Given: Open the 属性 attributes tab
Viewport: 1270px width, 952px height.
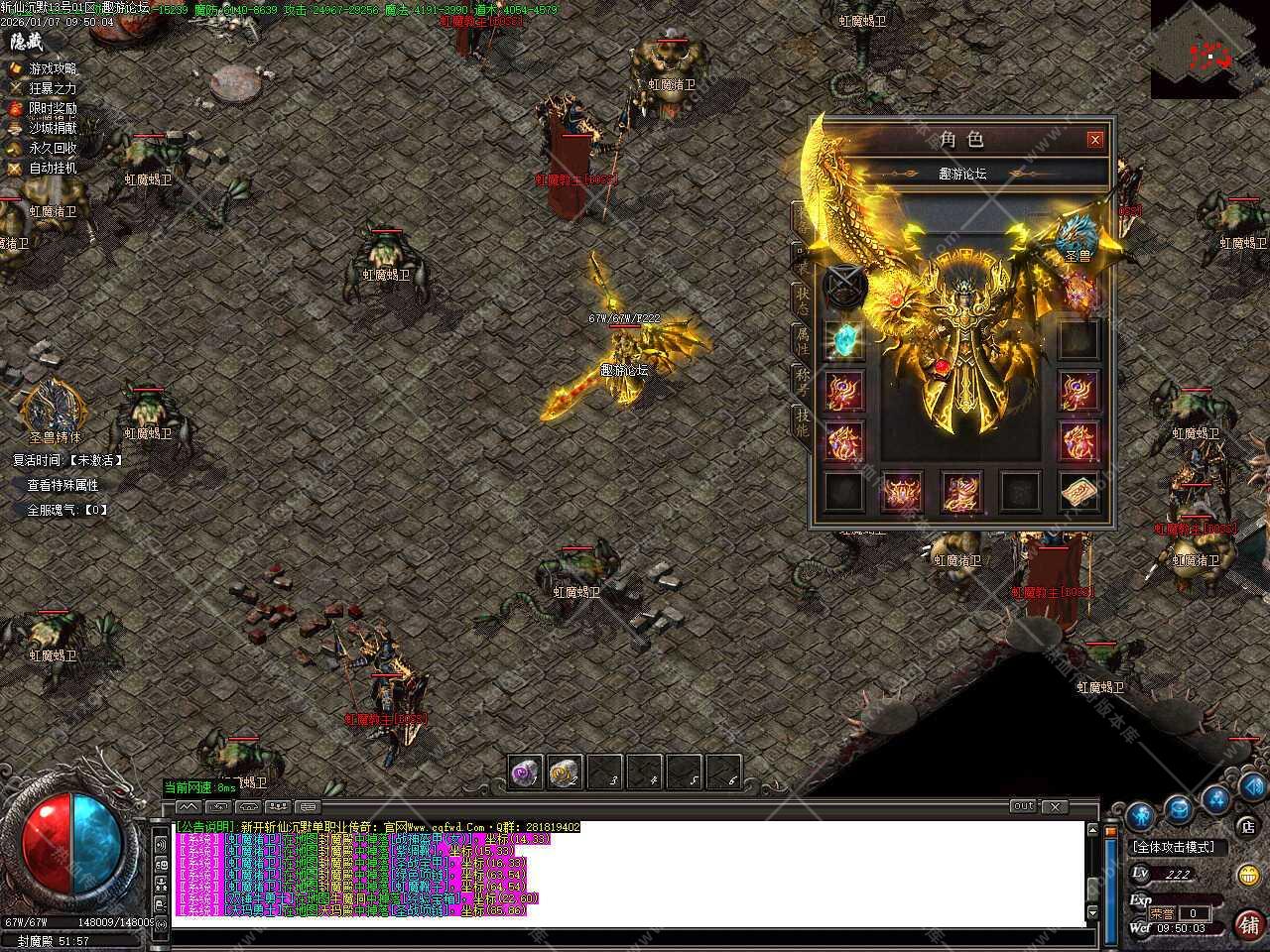Looking at the screenshot, I should pos(802,342).
